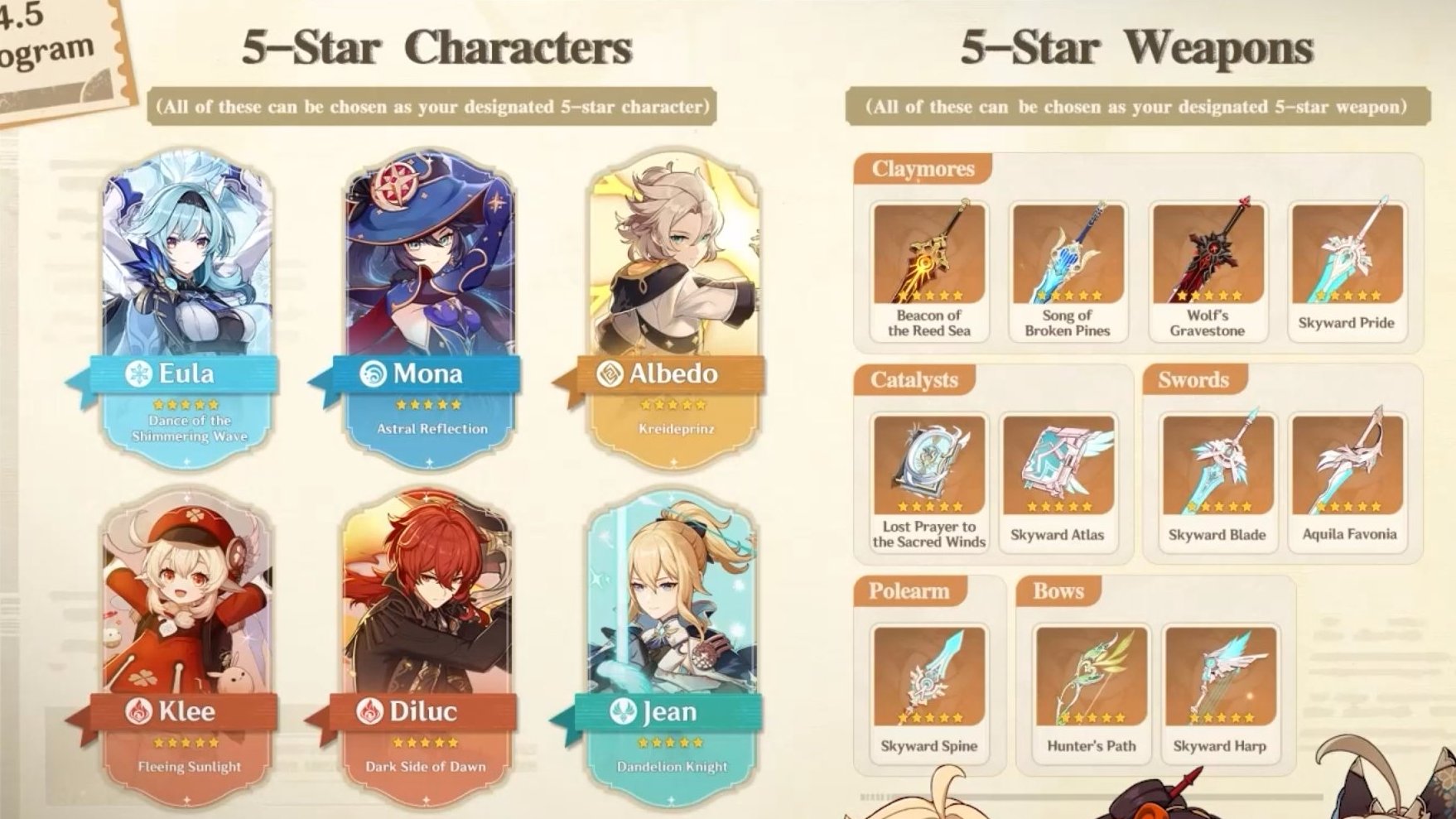Pick the Wolf's Gravestone claymore
Viewport: 1456px width, 819px height.
(x=1207, y=269)
